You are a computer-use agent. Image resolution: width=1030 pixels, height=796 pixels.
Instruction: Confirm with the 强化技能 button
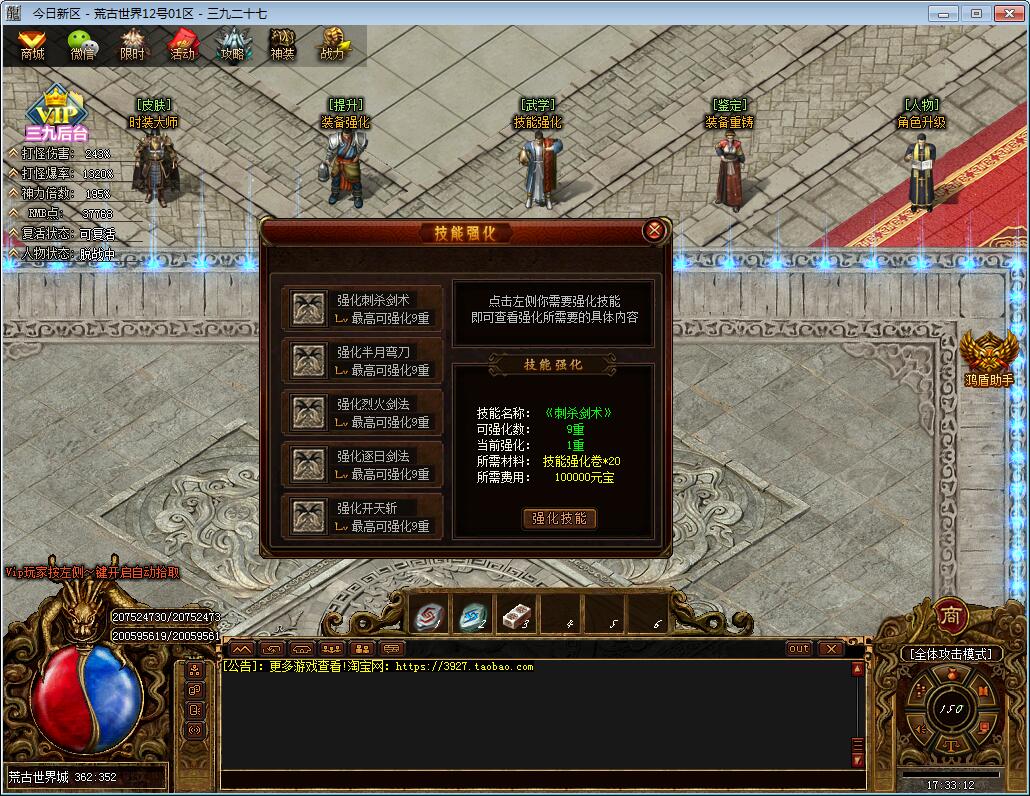tap(560, 518)
